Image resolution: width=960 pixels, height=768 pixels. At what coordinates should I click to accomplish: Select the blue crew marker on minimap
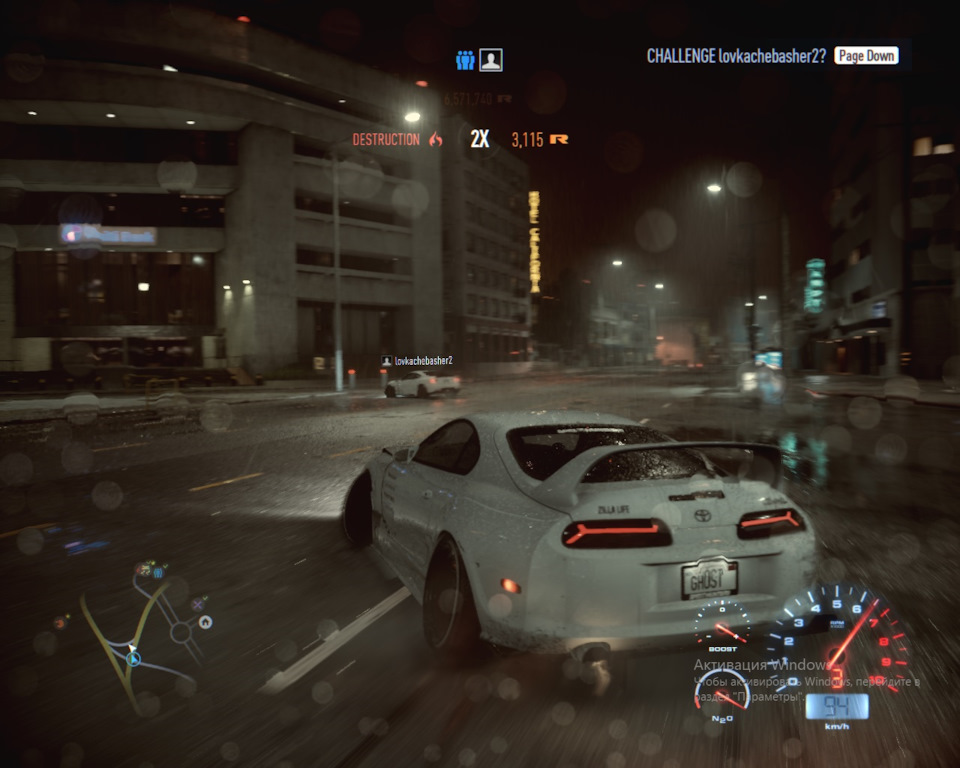coord(157,573)
